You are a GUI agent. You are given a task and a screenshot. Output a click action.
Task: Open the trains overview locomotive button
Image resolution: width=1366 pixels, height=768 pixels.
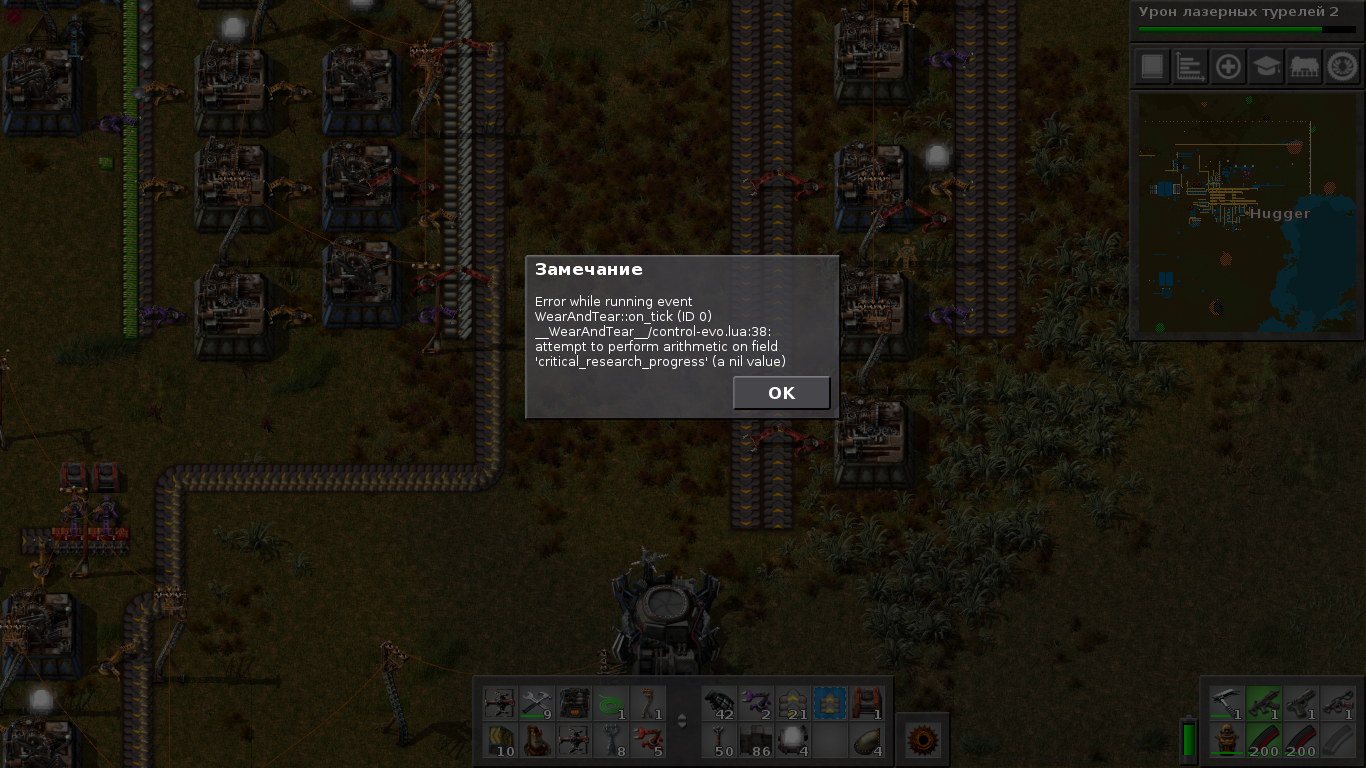1304,67
